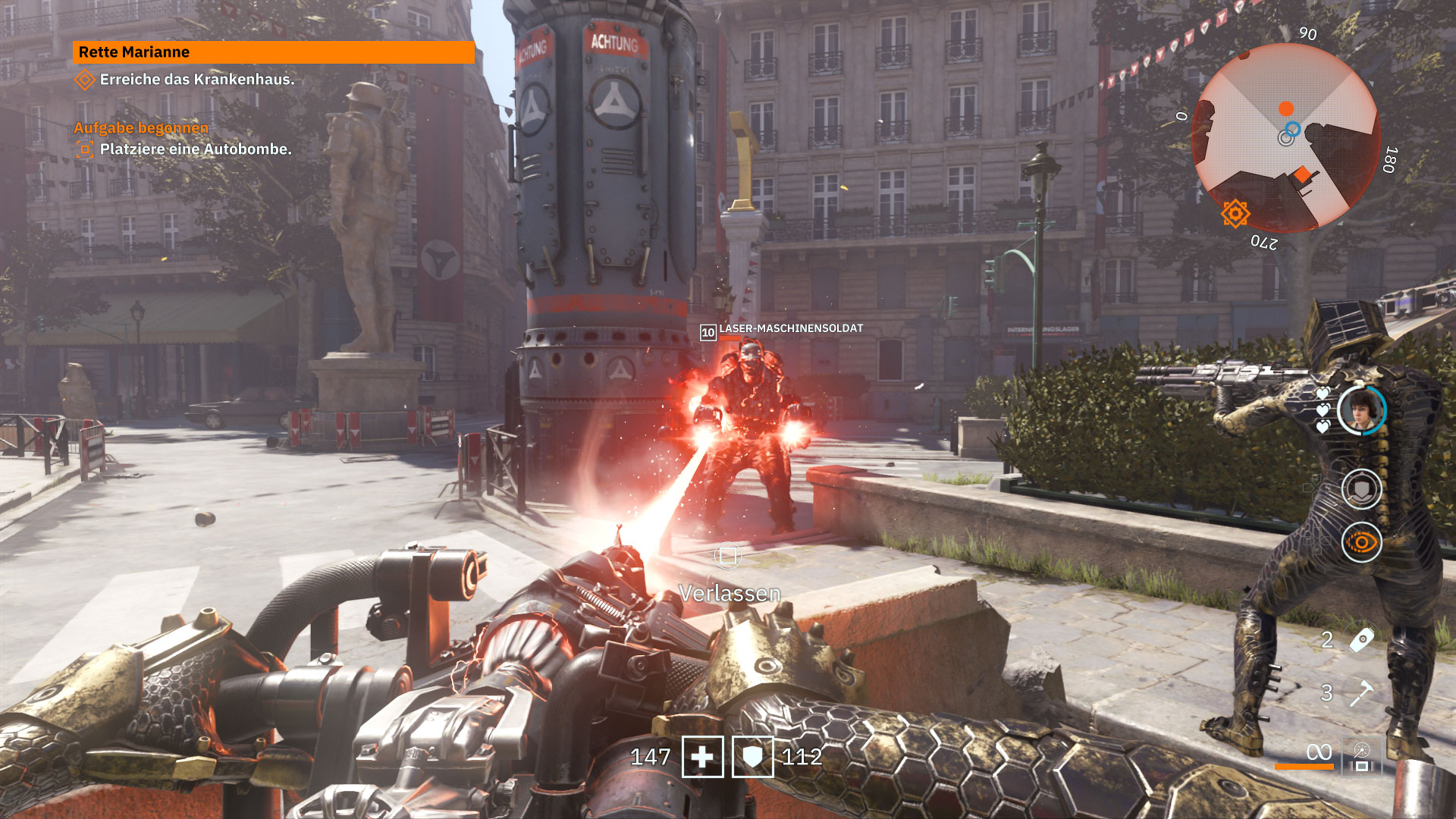Screen dimensions: 1456x819
Task: Click the armor shield icon
Action: [752, 757]
